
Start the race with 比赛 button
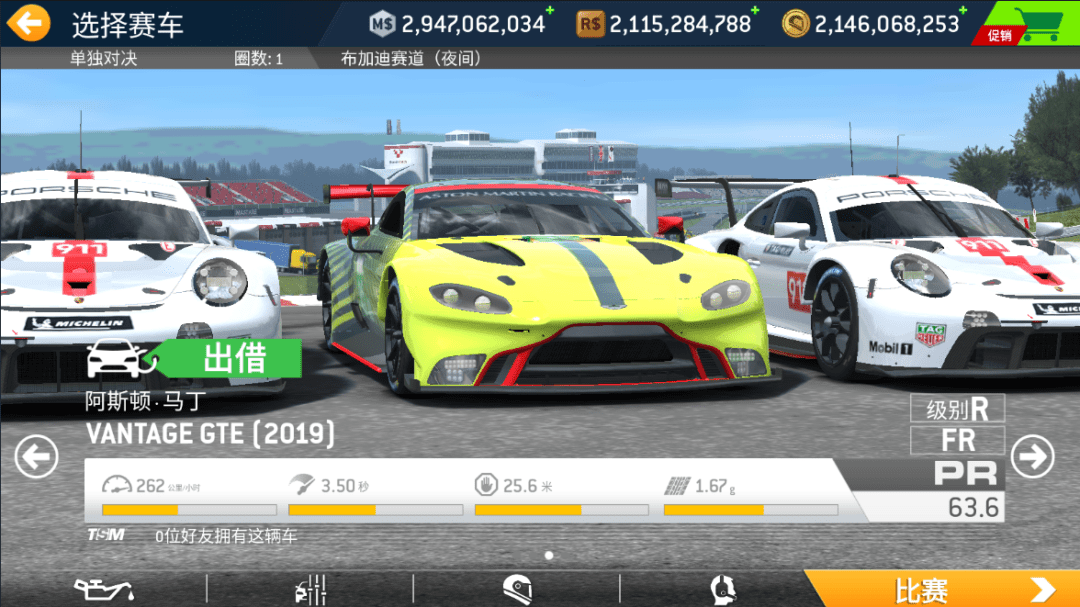point(941,589)
